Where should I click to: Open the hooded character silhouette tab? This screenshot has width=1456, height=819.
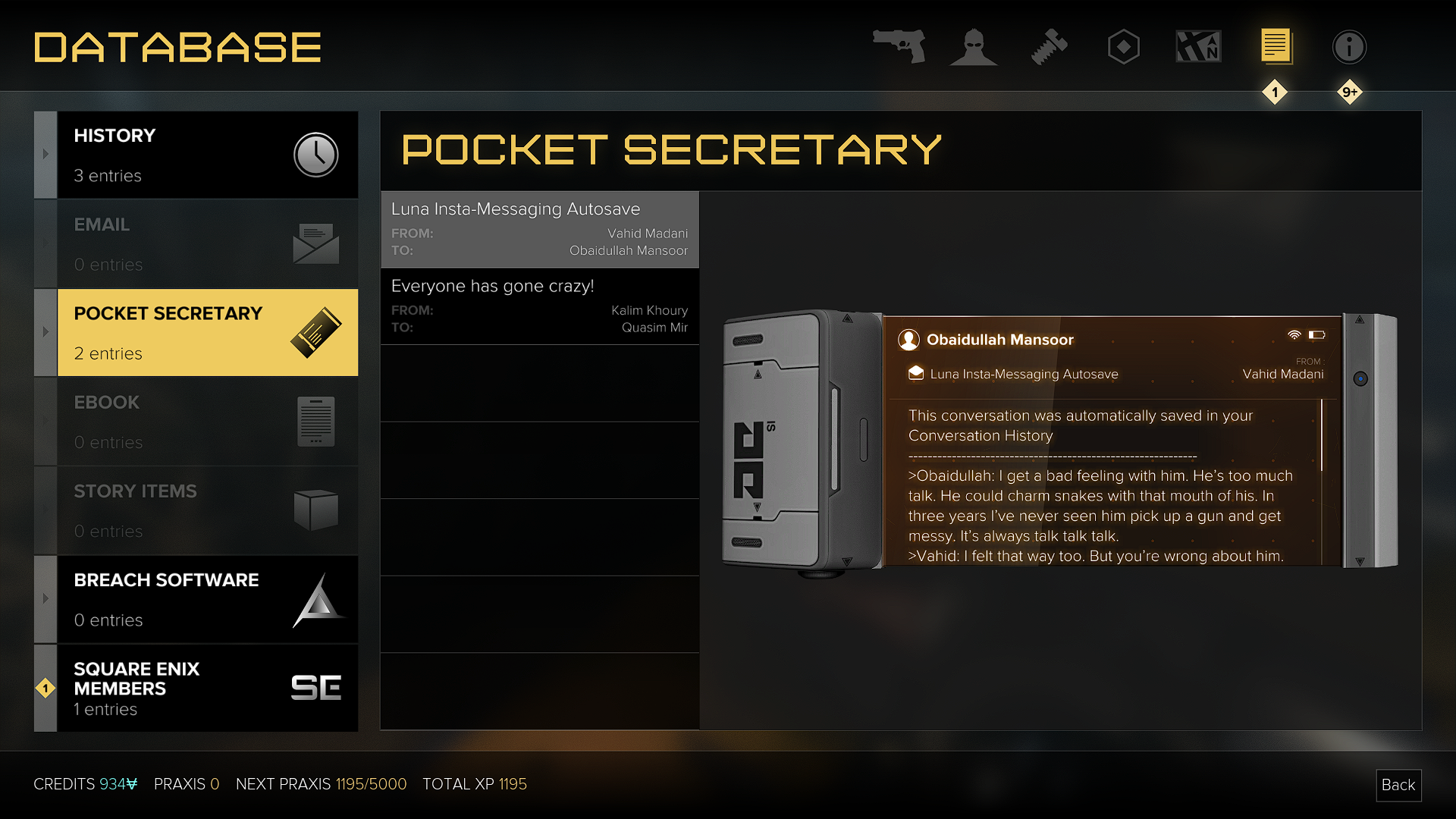point(974,47)
